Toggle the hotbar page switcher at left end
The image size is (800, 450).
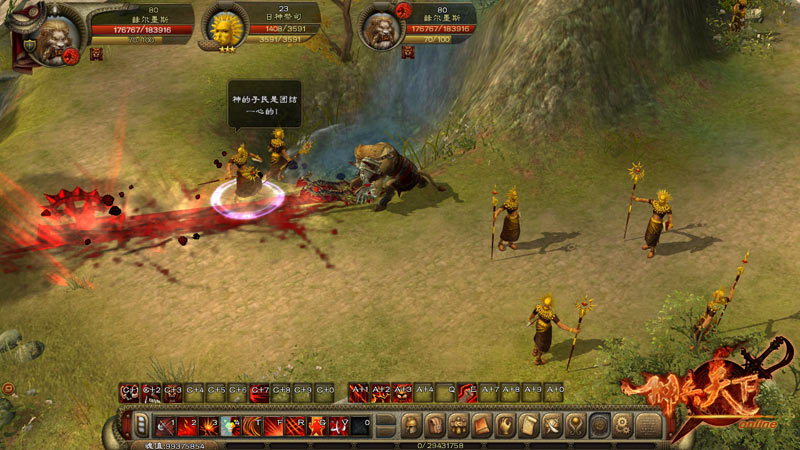[141, 426]
